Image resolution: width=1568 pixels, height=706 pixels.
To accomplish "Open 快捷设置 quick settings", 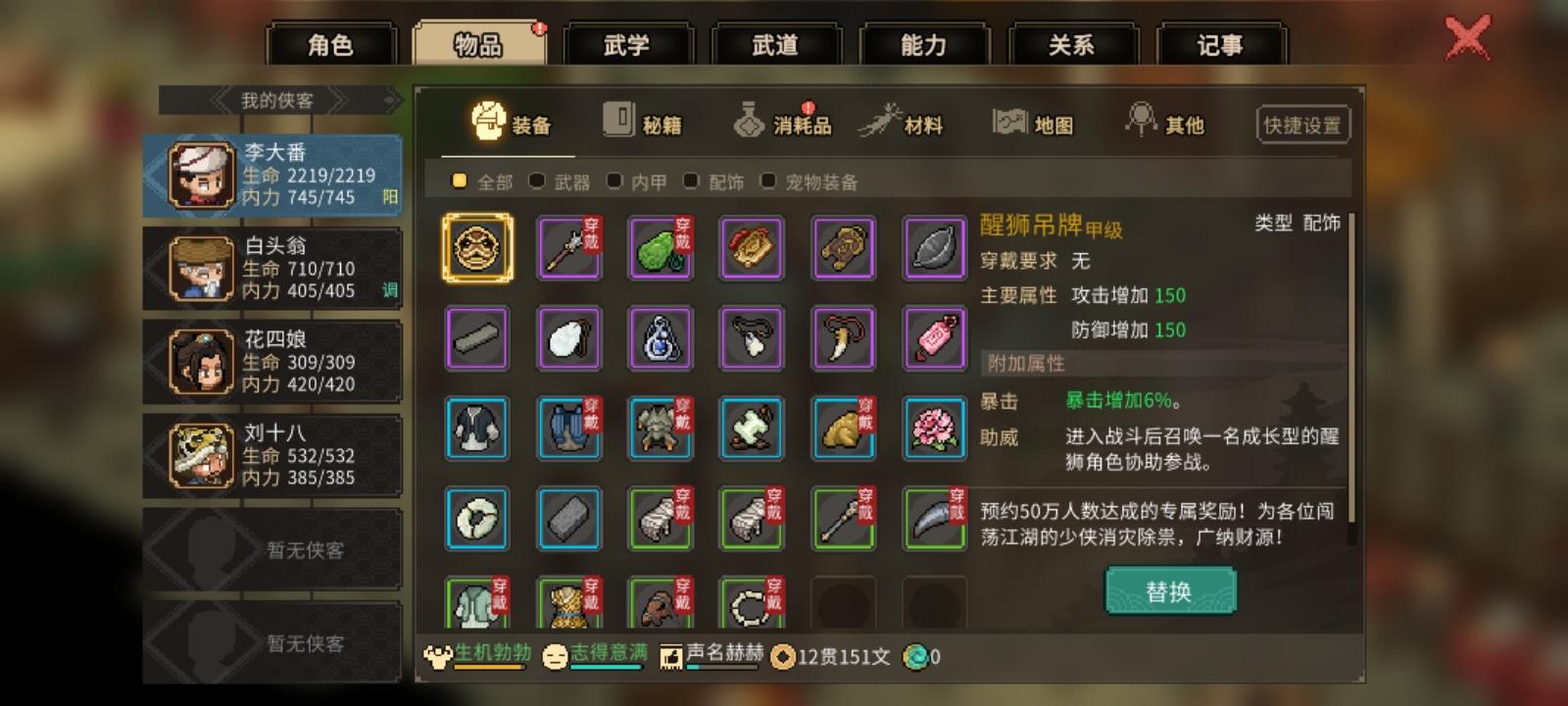I will click(1304, 124).
